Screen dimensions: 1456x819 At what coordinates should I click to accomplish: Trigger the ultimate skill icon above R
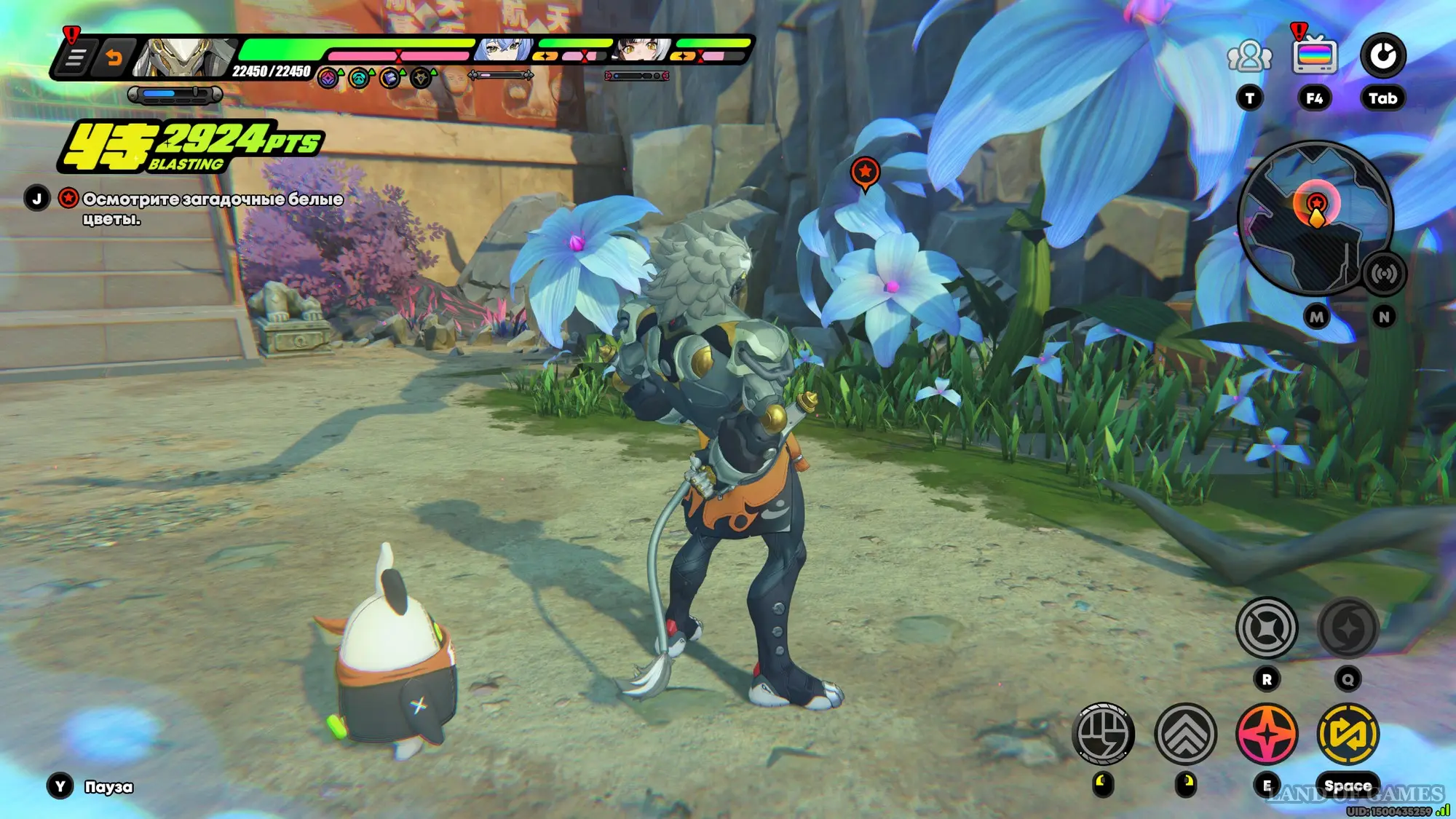coord(1267,628)
